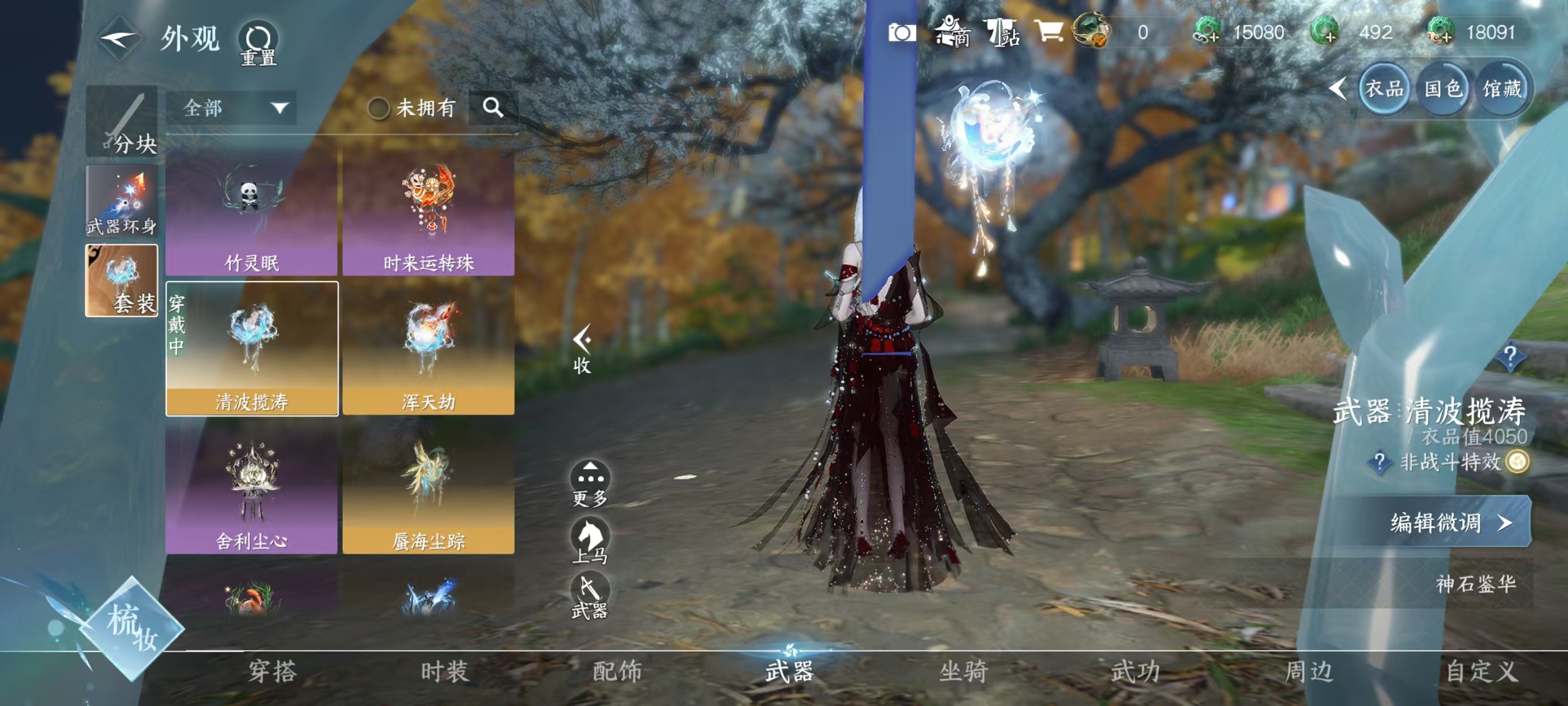Open the 全部 filter dropdown
The image size is (1568, 706).
click(232, 109)
